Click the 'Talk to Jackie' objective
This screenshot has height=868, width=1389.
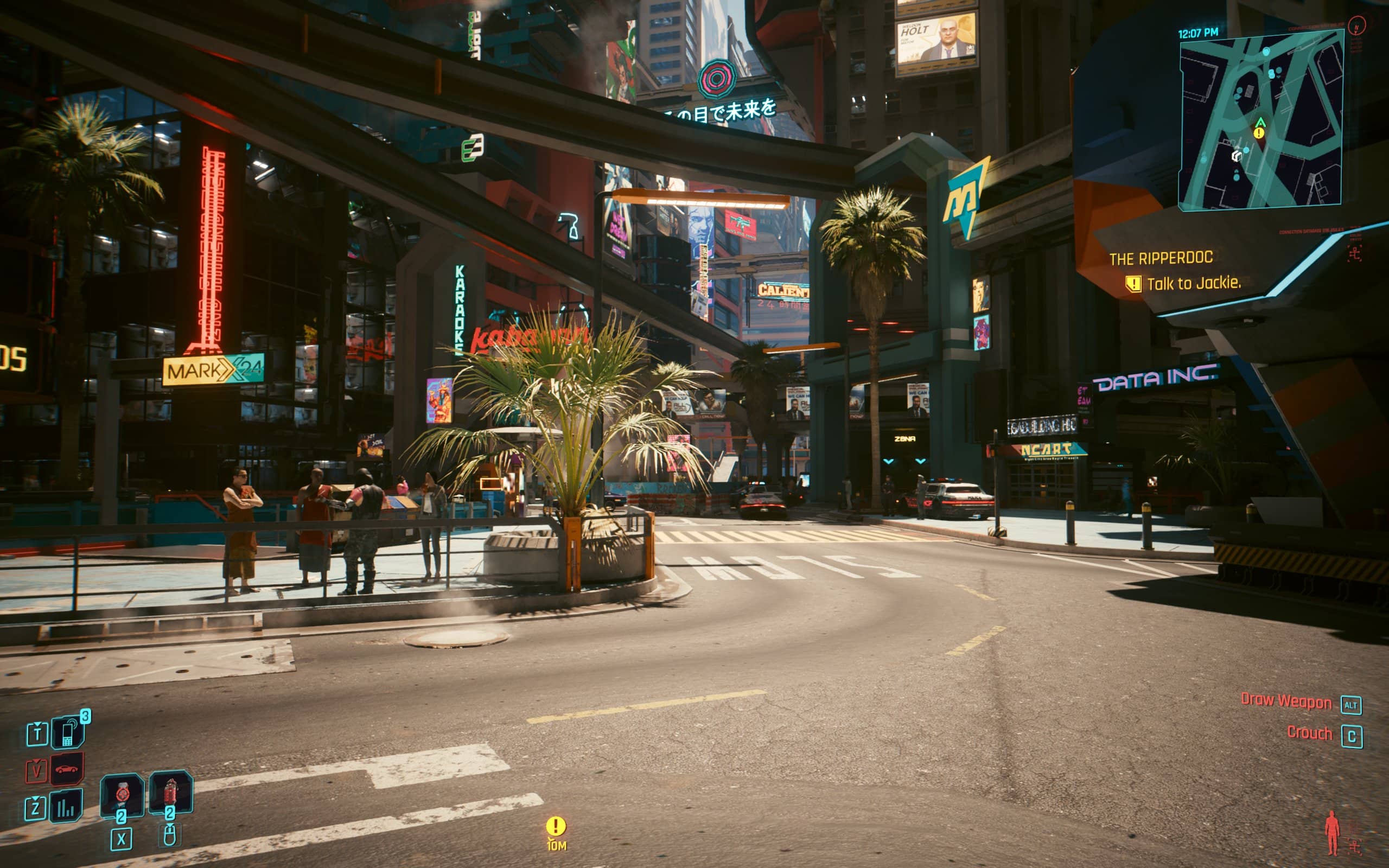pos(1193,284)
